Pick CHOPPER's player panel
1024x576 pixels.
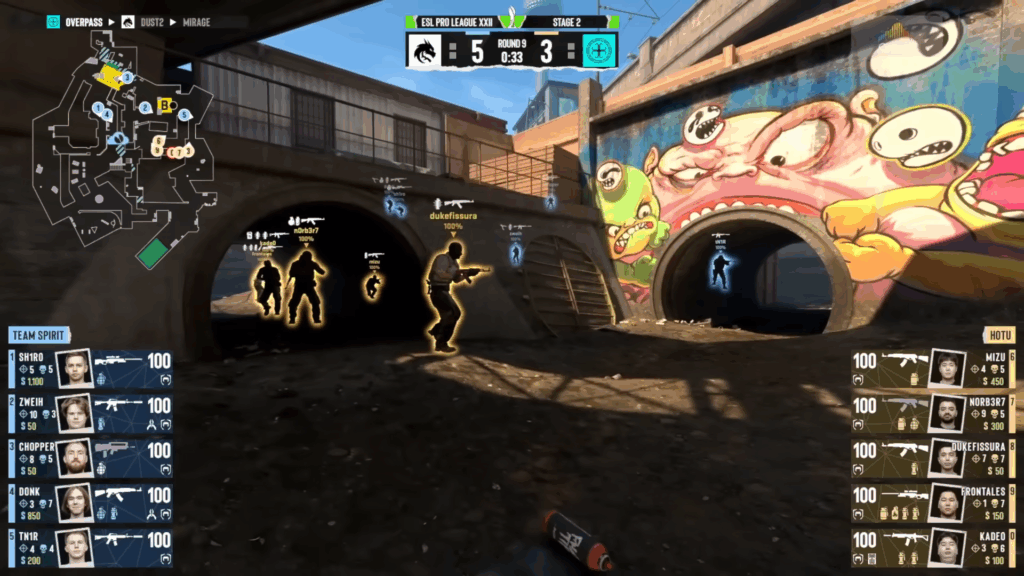[90, 457]
